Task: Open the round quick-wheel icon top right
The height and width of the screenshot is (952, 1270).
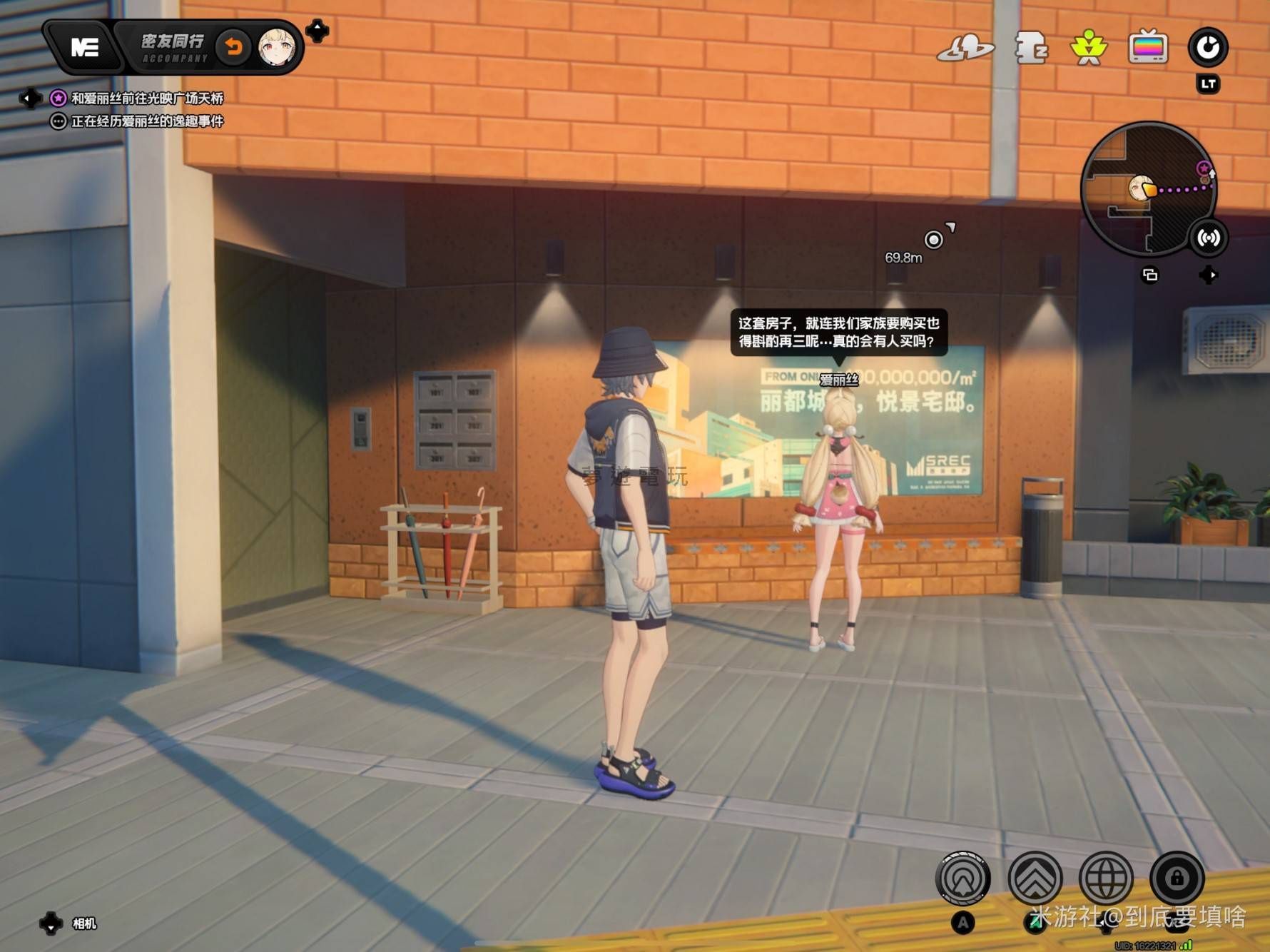Action: (x=1207, y=47)
